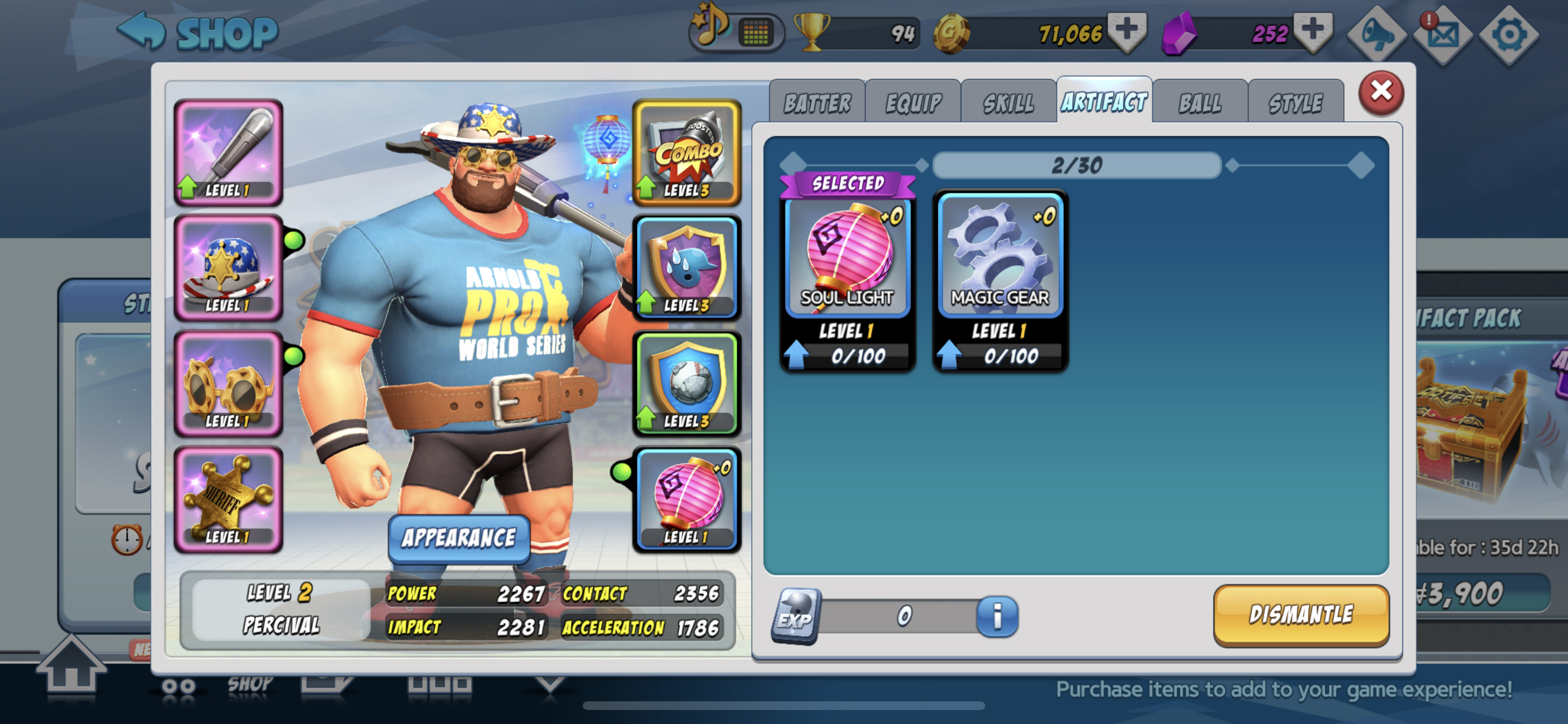The width and height of the screenshot is (1568, 724).
Task: Select the Skill tab
Action: point(1008,103)
